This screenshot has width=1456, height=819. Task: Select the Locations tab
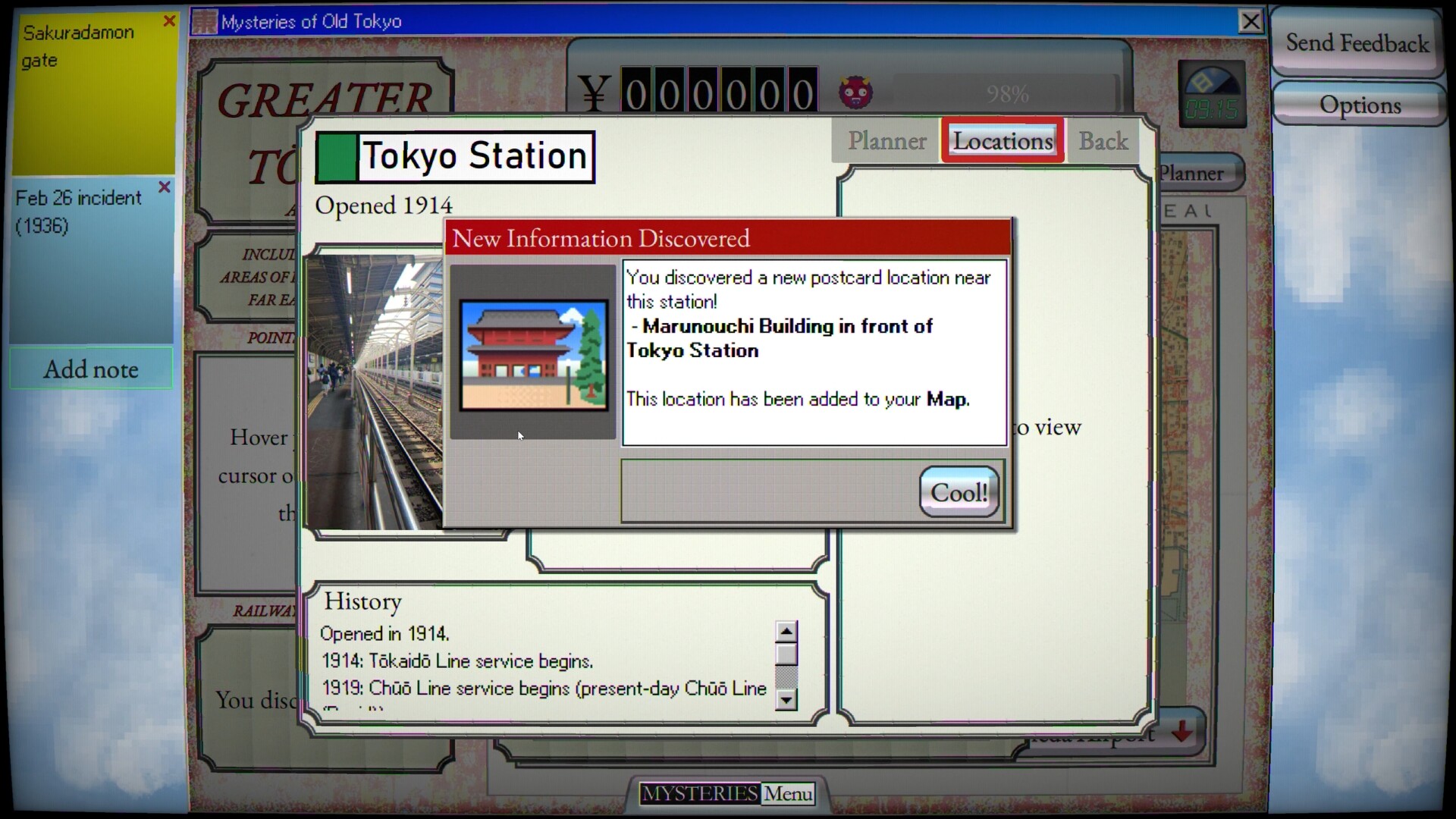[x=1003, y=140]
